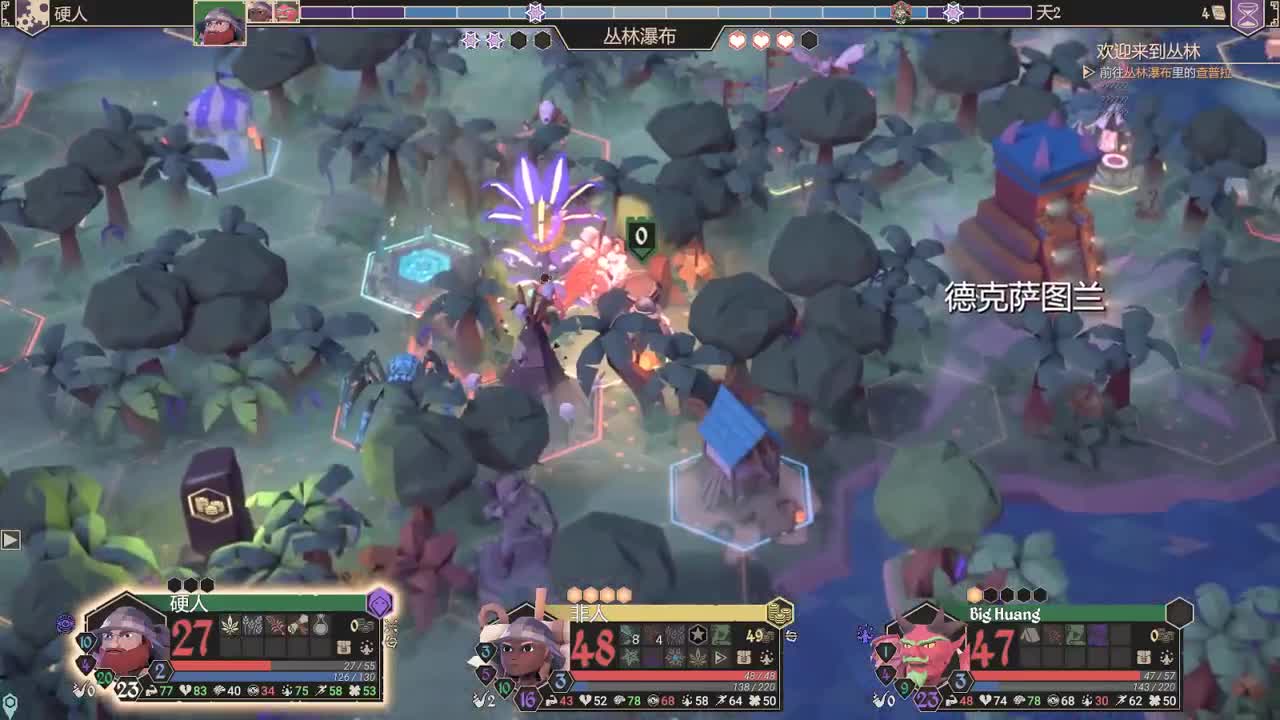This screenshot has height=720, width=1280.
Task: Click the sparkle ability icon beside Big Huang's satchel
Action: coord(1166,657)
